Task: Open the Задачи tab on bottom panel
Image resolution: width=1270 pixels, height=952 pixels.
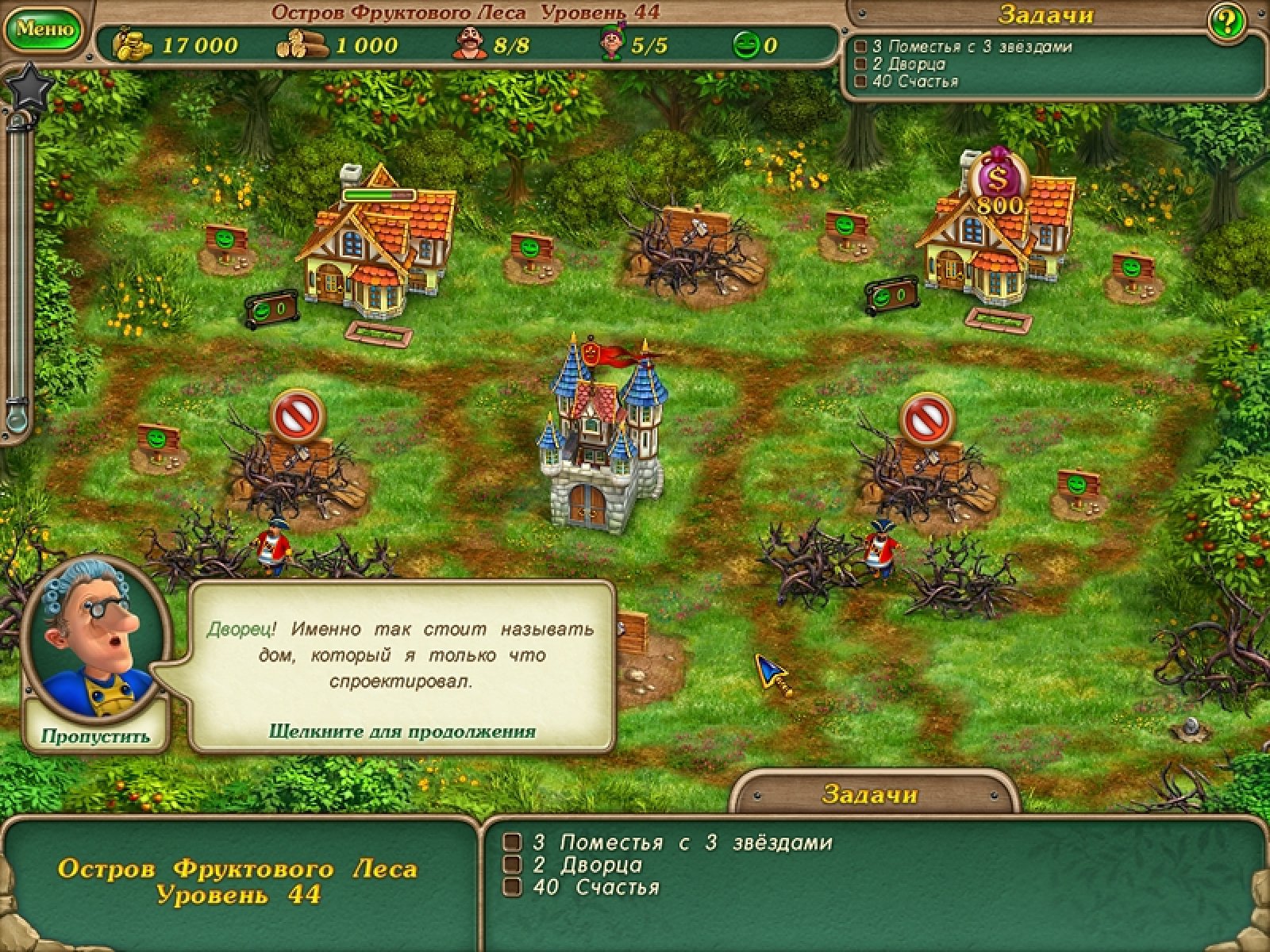Action: click(870, 793)
